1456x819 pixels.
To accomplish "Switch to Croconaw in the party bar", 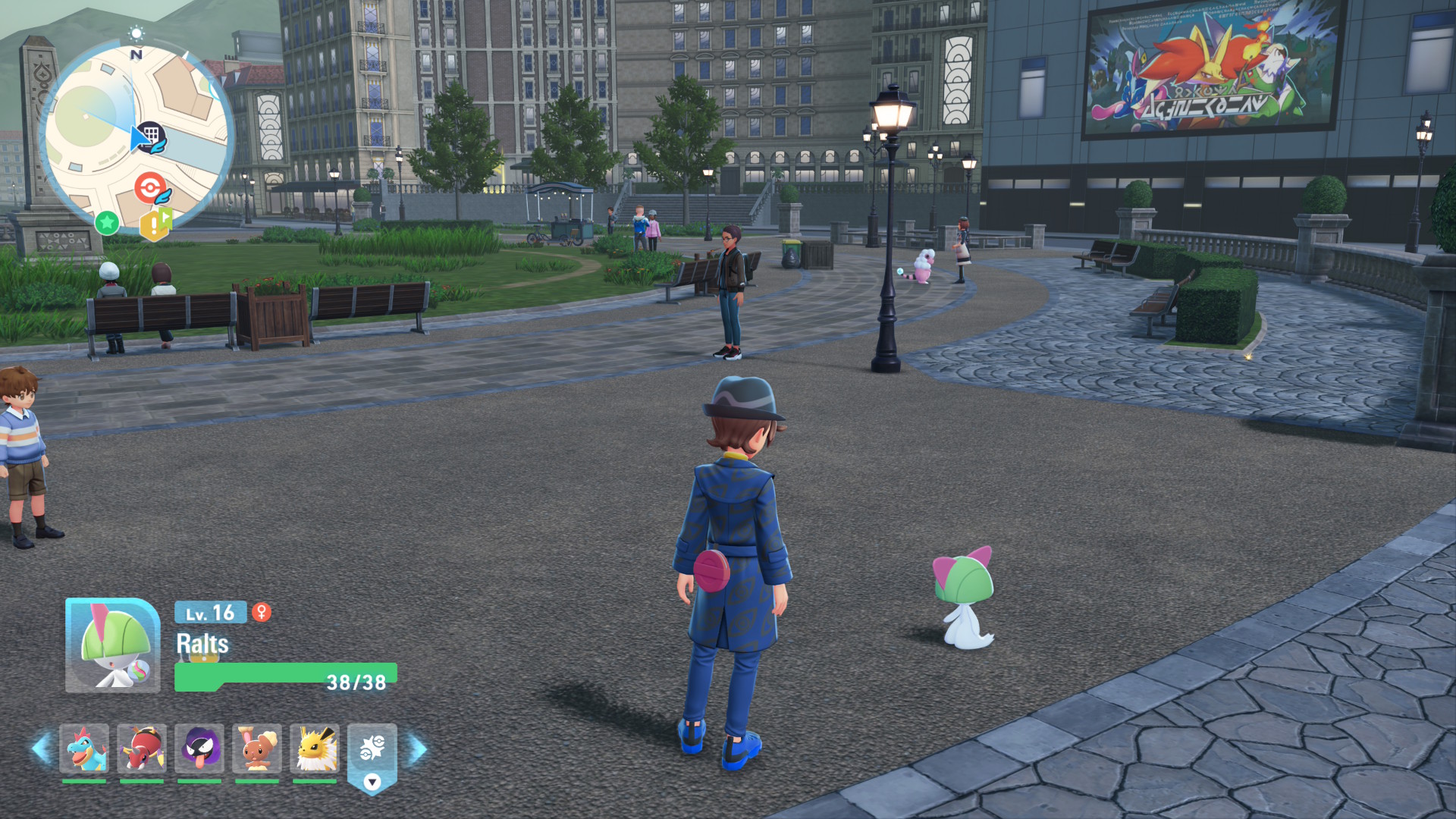I will (84, 748).
